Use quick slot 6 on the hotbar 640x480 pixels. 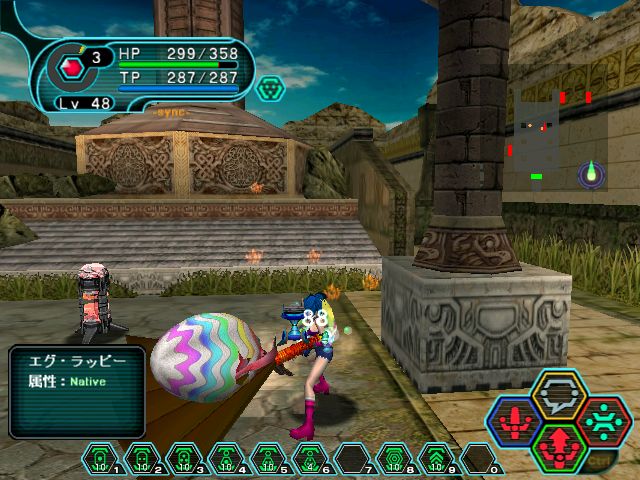coord(309,459)
